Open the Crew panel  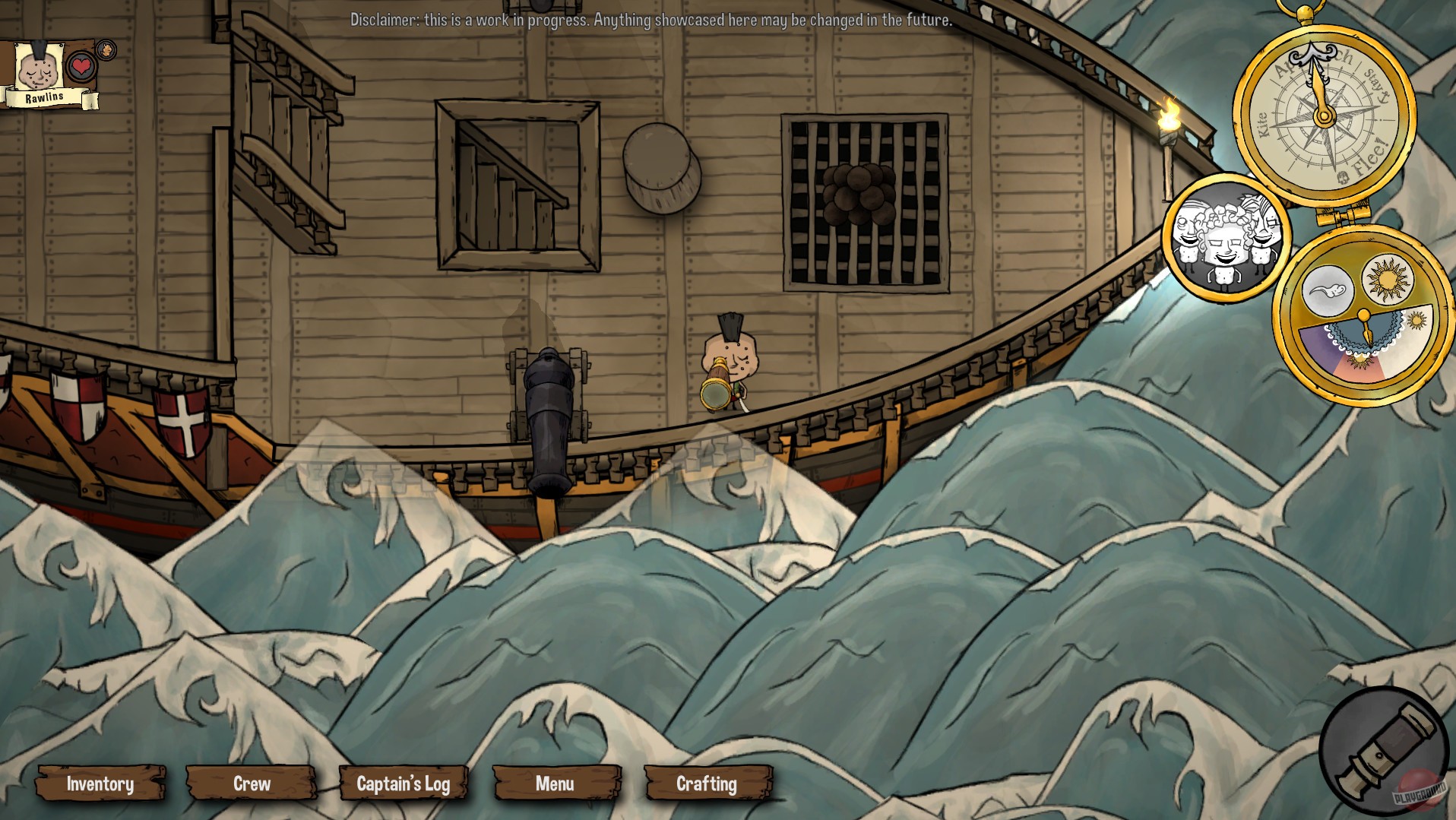coord(252,784)
